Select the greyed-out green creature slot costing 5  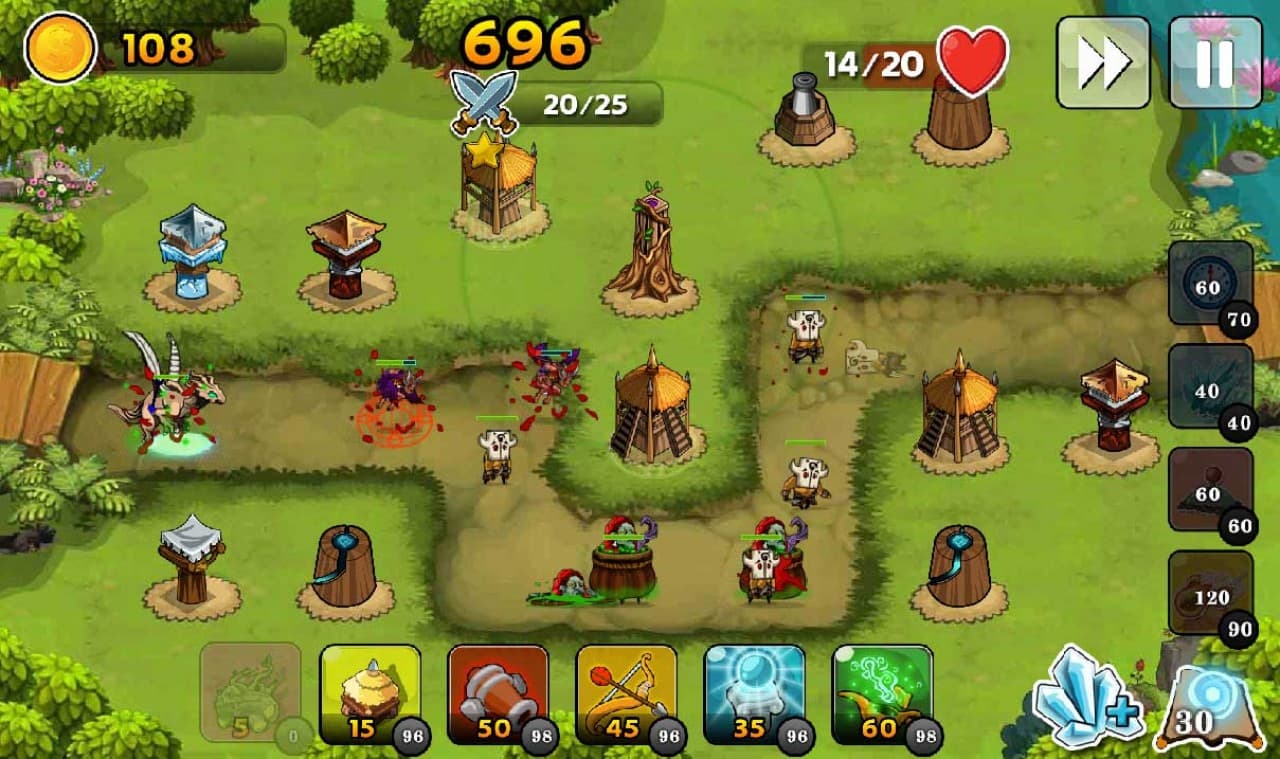pyautogui.click(x=250, y=692)
